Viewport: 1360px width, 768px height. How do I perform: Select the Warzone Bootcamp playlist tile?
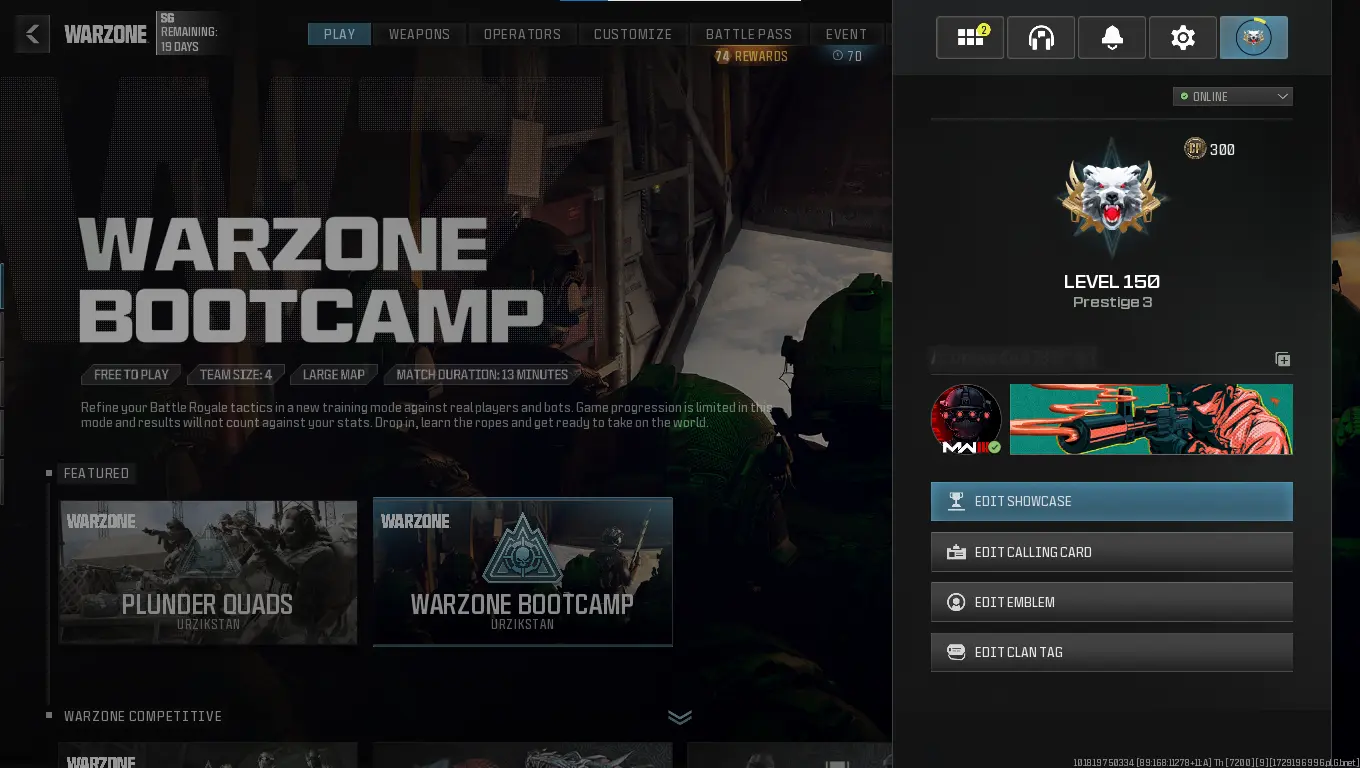pyautogui.click(x=522, y=571)
